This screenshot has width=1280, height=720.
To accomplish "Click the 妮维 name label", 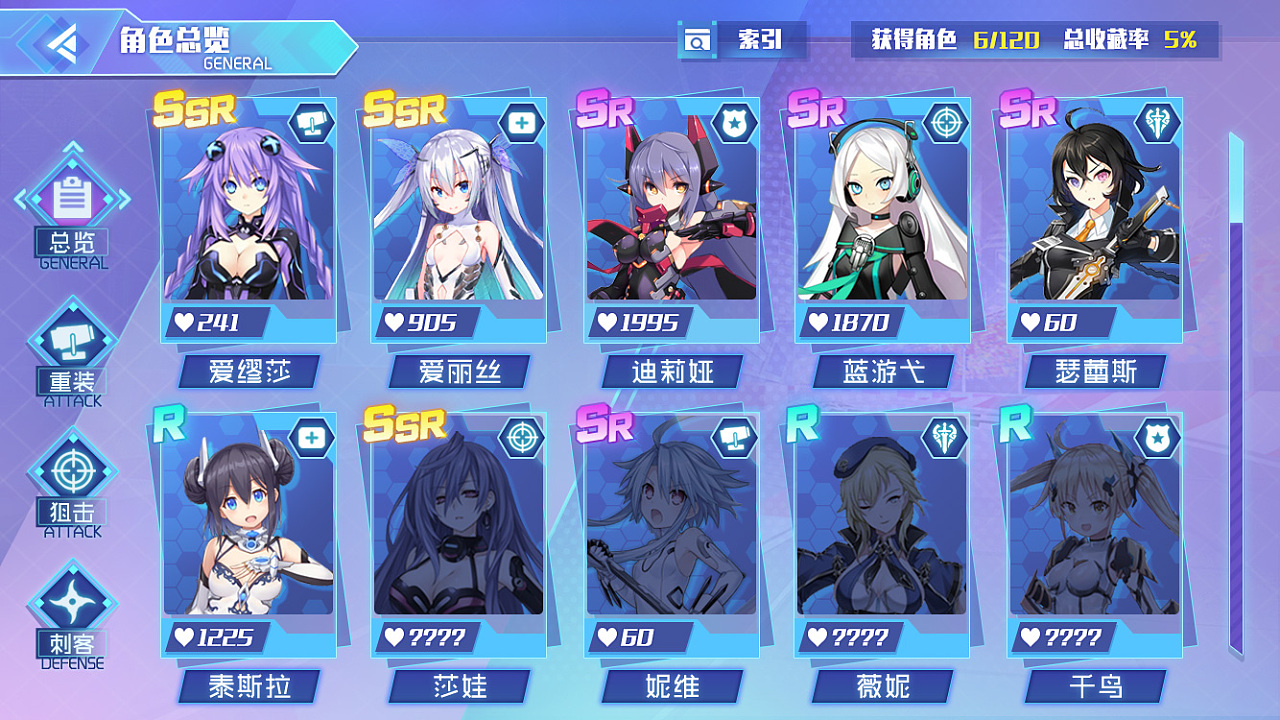I will coord(671,687).
